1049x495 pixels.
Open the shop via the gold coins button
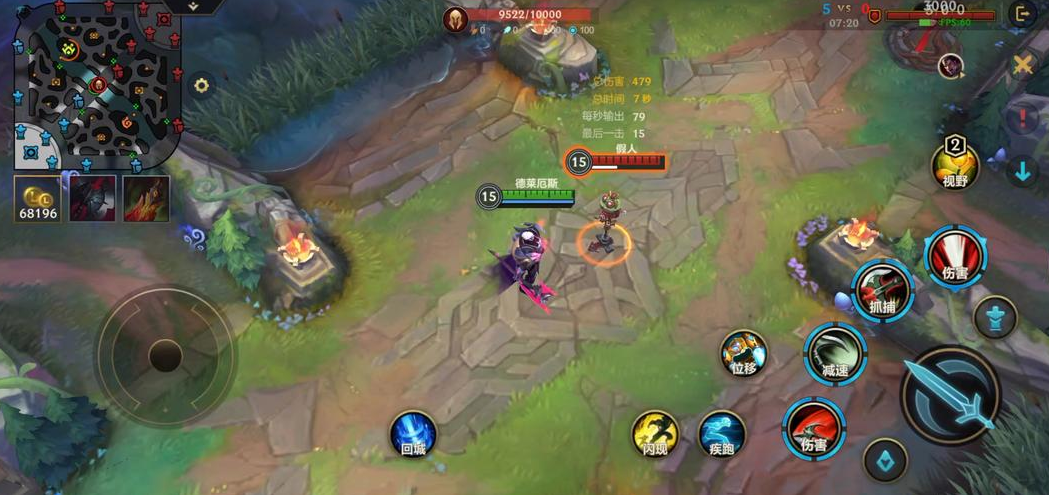tap(37, 198)
